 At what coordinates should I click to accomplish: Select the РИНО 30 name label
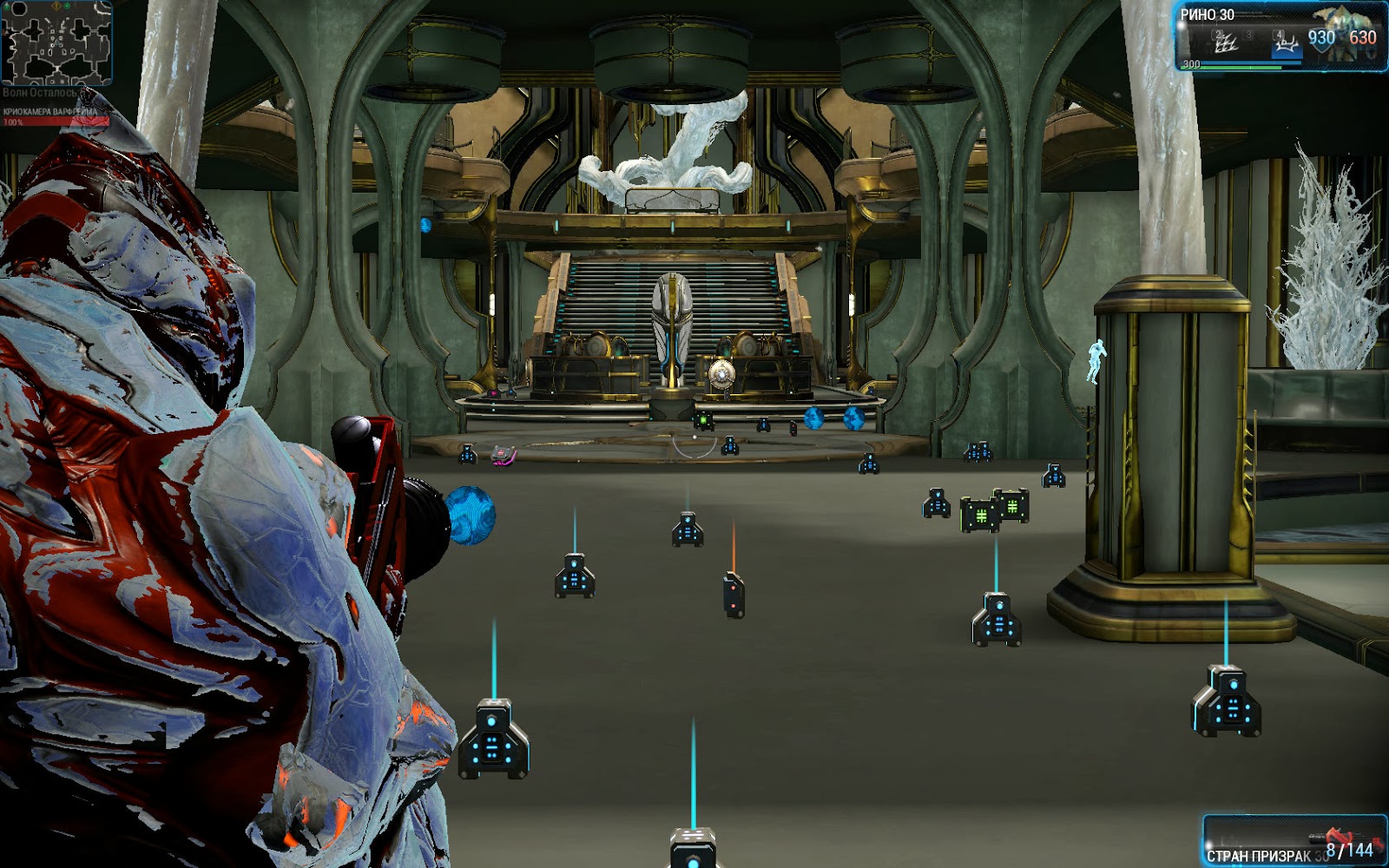click(1208, 15)
